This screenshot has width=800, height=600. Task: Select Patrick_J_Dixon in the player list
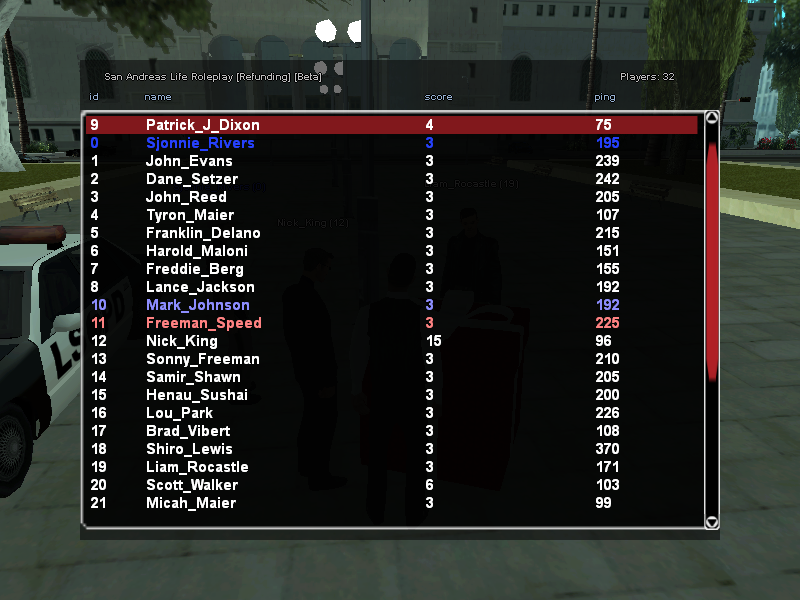coord(203,125)
